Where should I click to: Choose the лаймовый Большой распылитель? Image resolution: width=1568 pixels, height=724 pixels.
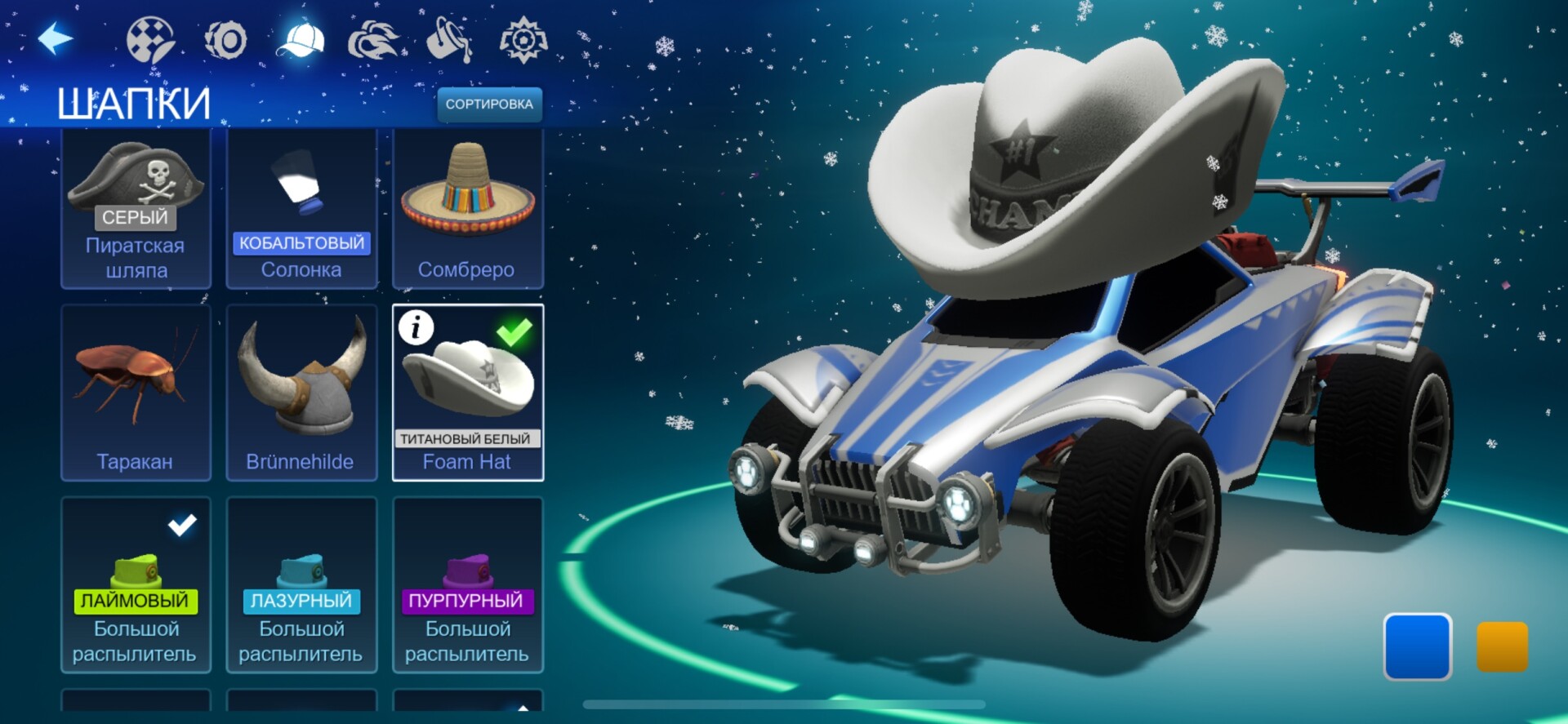(136, 585)
